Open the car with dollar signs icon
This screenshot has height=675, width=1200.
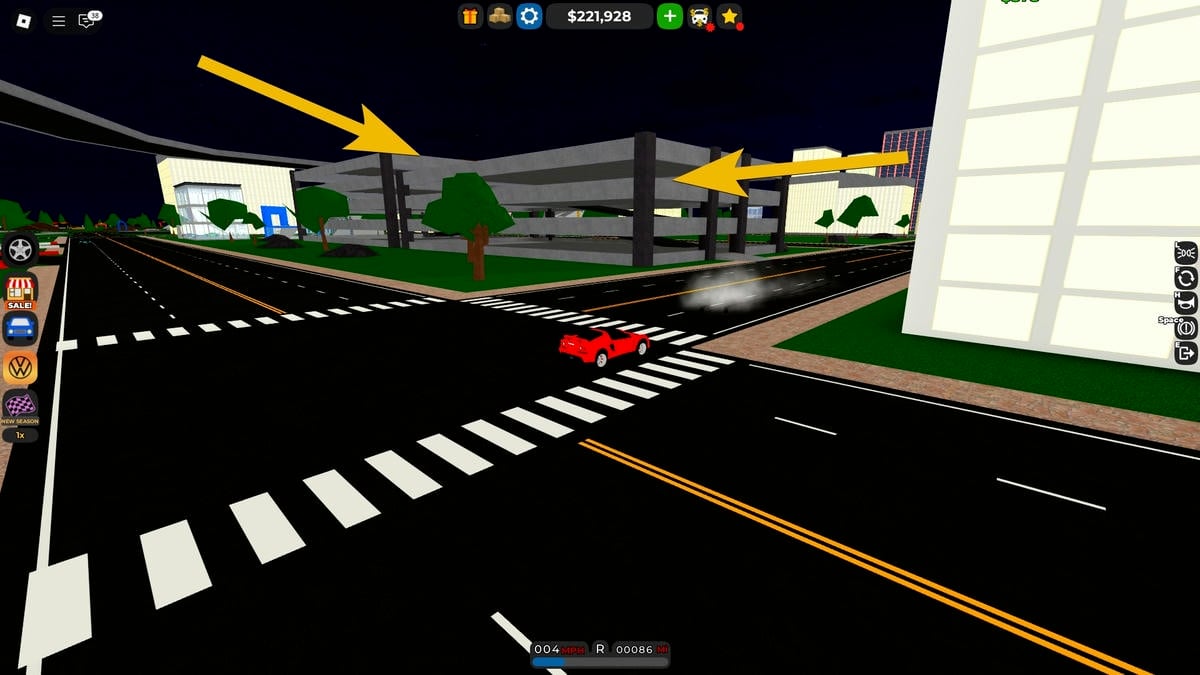pyautogui.click(x=700, y=16)
